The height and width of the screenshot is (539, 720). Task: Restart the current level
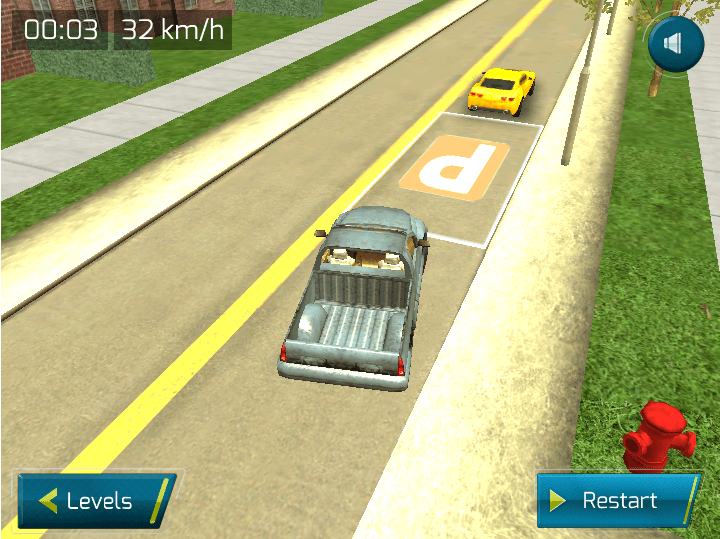tap(617, 500)
